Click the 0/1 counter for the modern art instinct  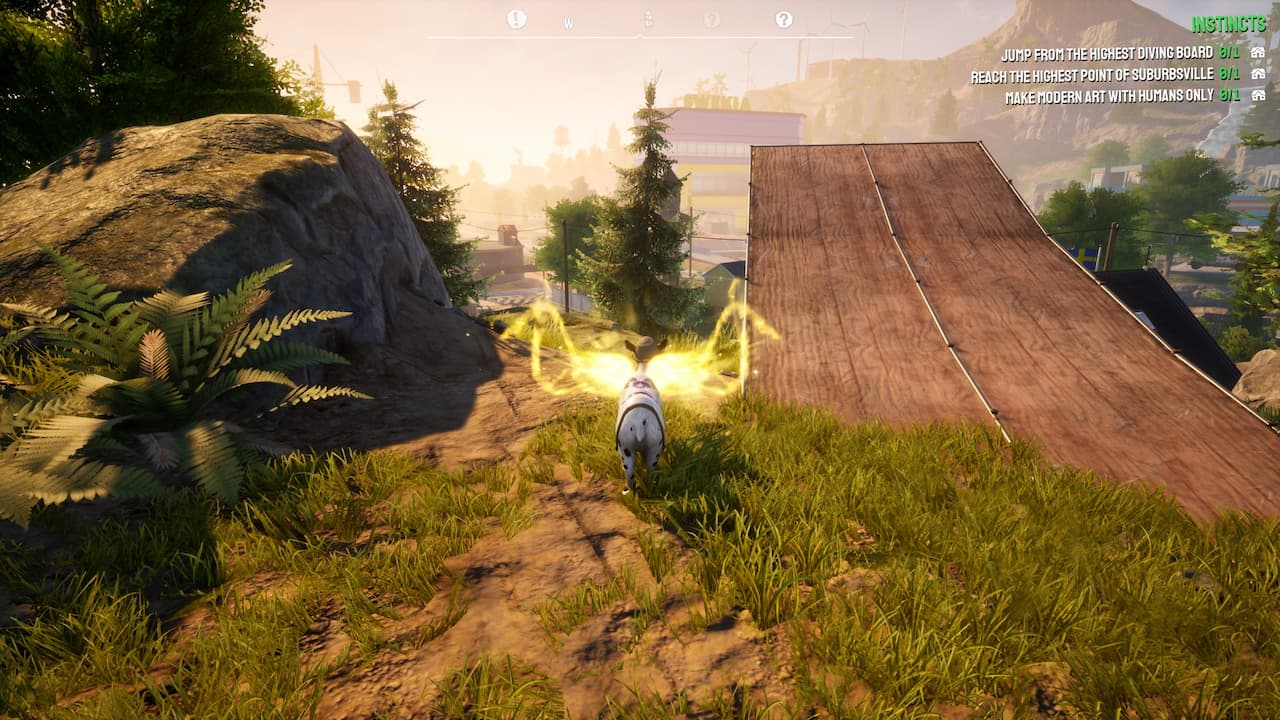tap(1229, 93)
